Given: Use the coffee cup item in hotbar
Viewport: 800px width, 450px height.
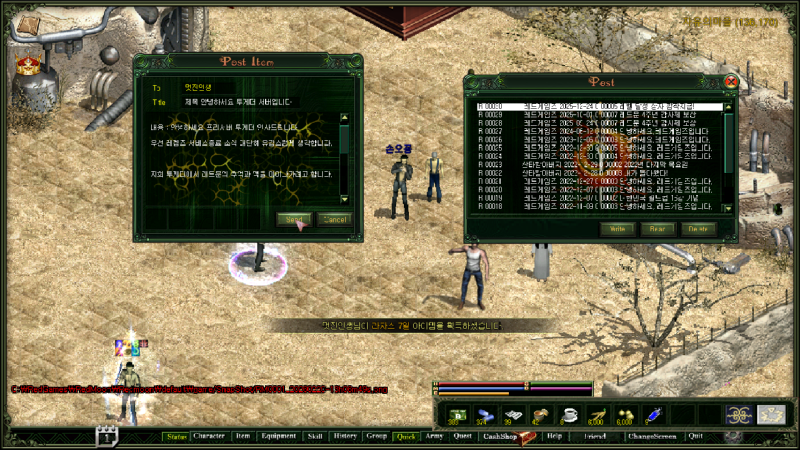Looking at the screenshot, I should click(x=571, y=415).
